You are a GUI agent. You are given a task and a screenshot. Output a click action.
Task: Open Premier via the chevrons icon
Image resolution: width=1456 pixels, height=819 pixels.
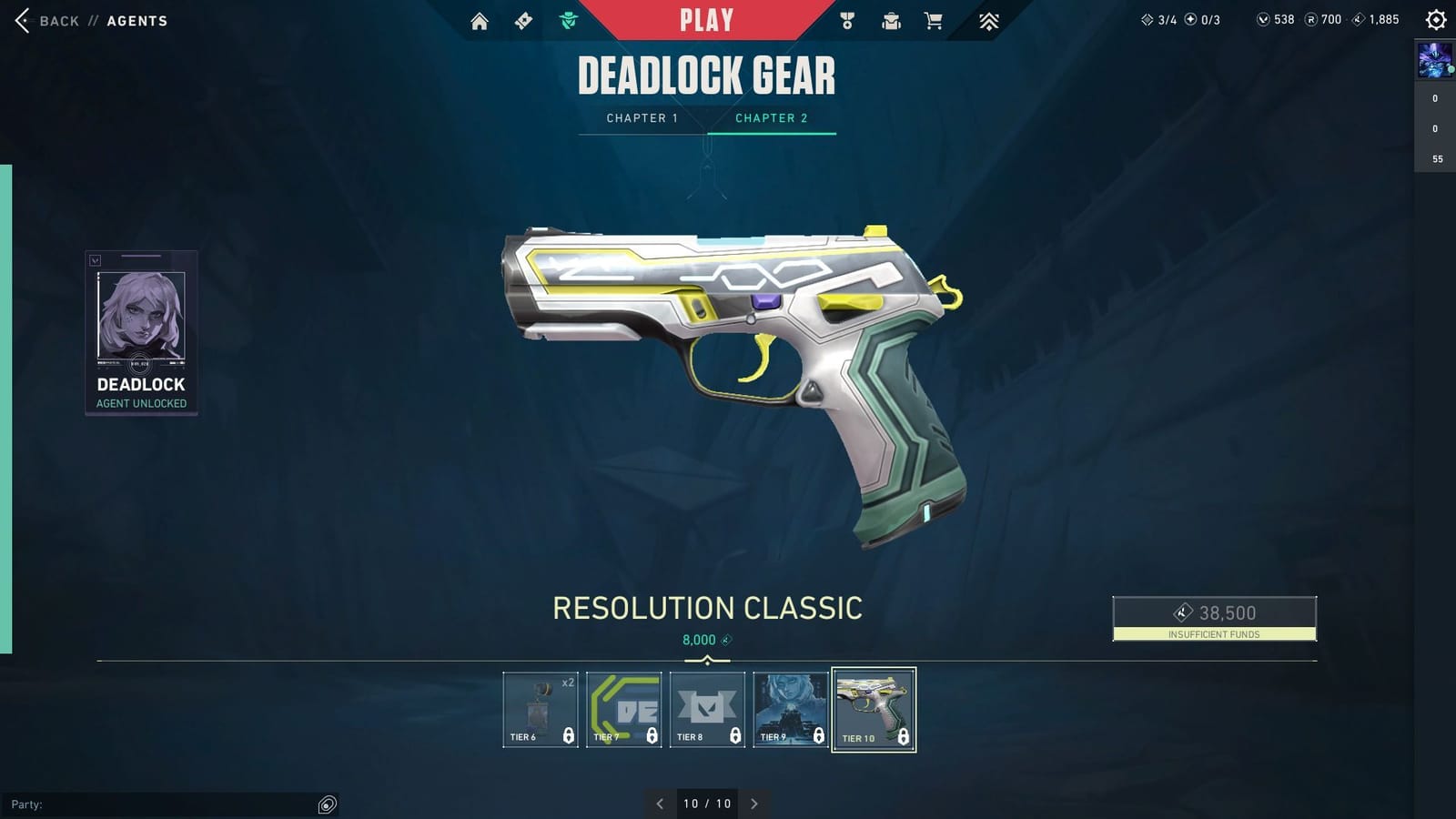986,19
